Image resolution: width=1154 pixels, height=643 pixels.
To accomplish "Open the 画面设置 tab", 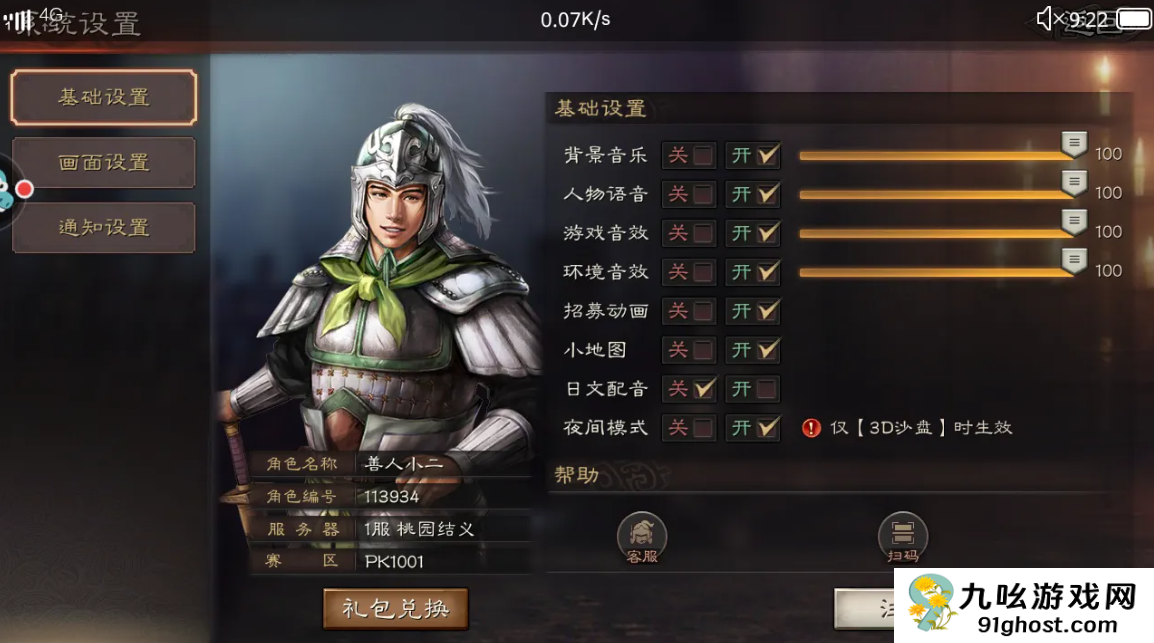I will (x=104, y=163).
